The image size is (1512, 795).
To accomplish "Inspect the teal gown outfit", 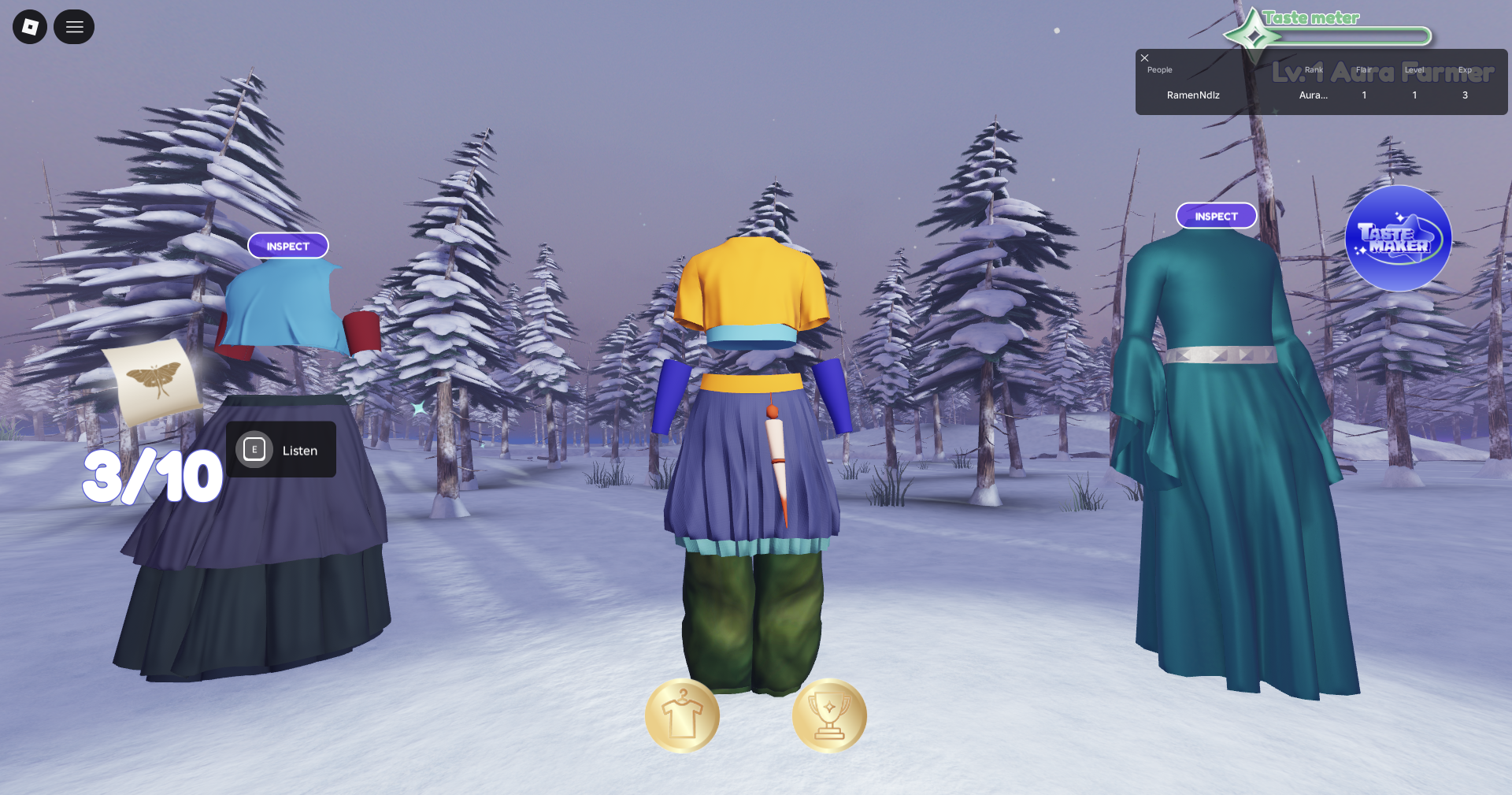I will tap(1216, 216).
